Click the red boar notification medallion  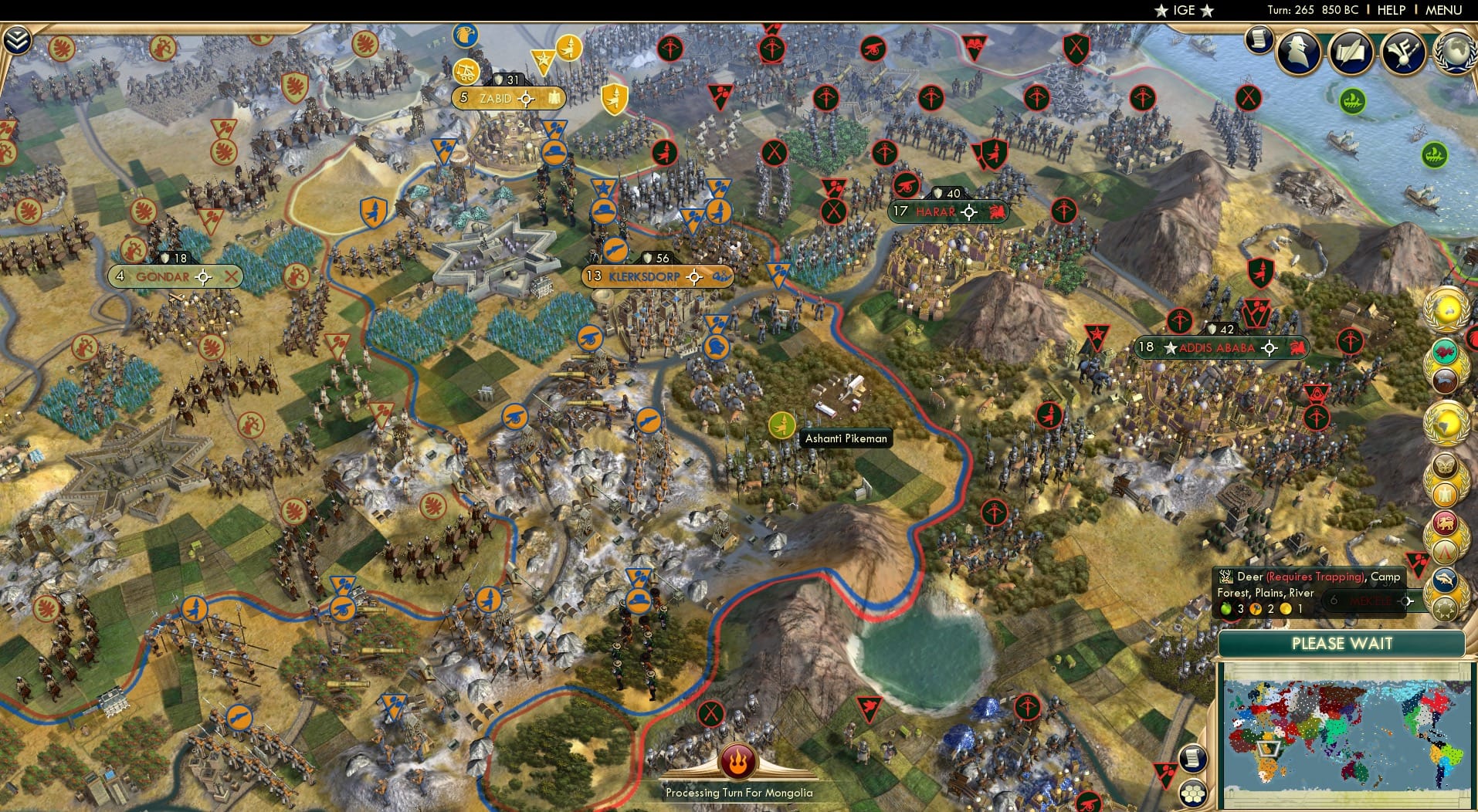1446,352
